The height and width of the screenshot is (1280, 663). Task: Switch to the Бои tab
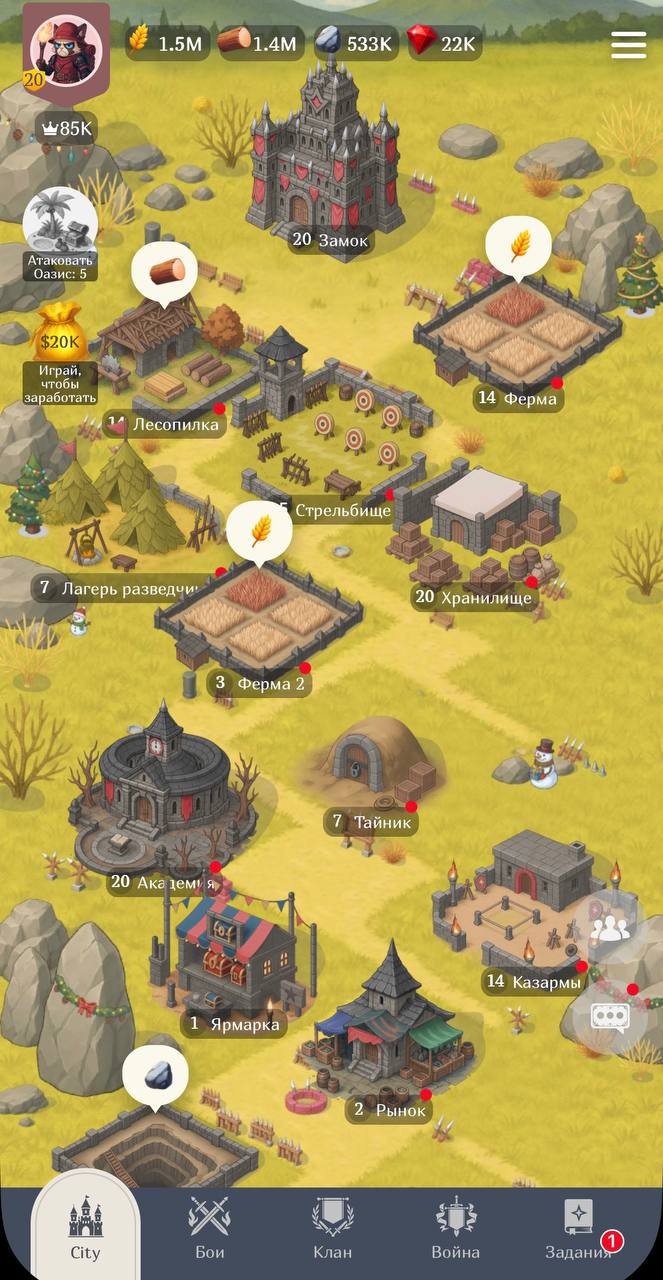click(209, 1229)
